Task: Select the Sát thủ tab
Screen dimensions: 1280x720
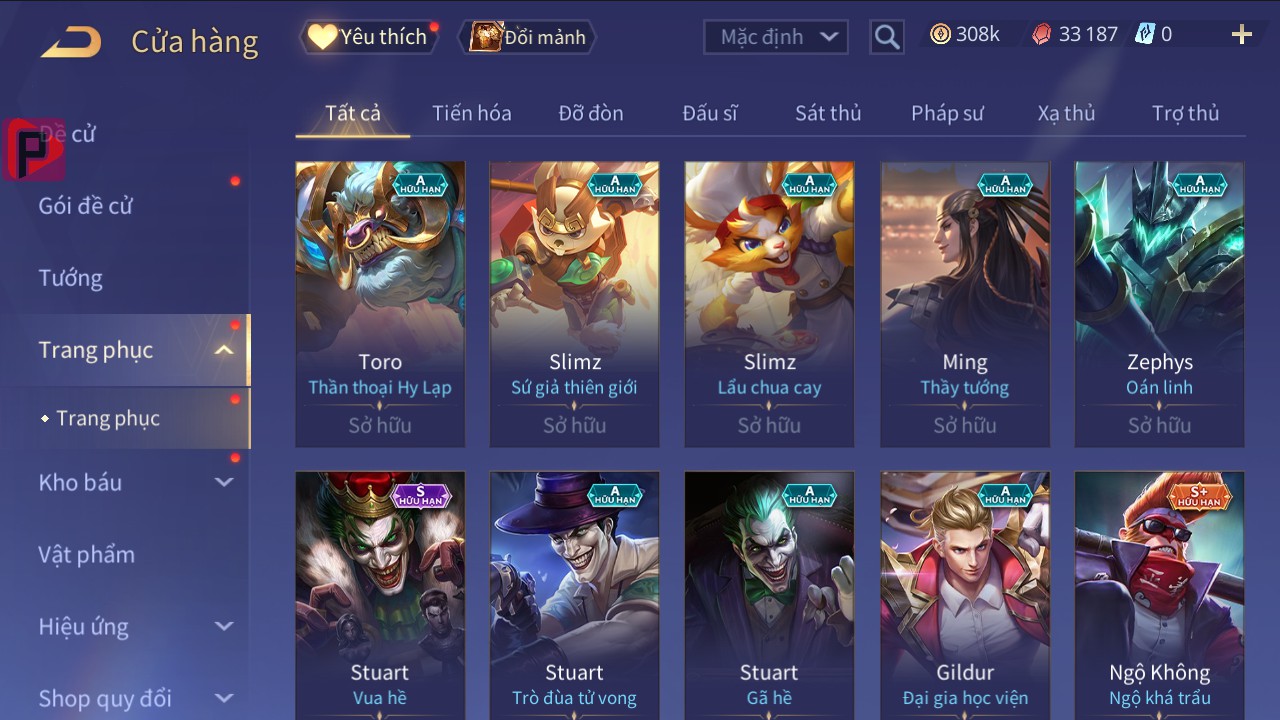Action: [827, 113]
